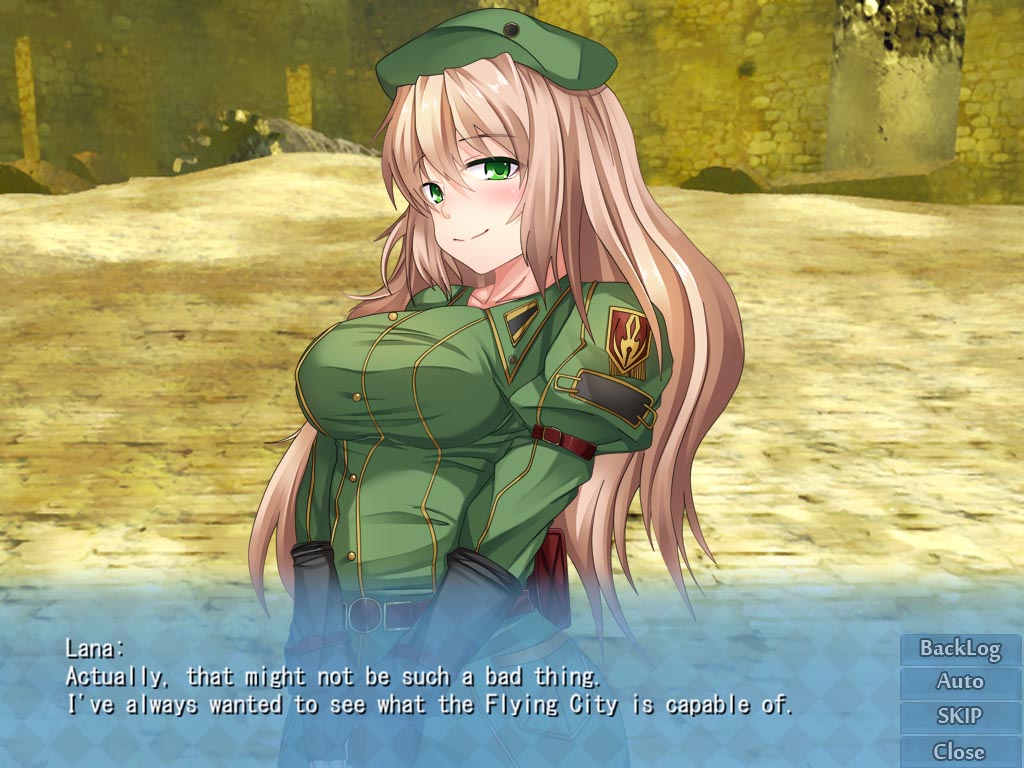Close the dialogue text window
The width and height of the screenshot is (1024, 768).
pyautogui.click(x=960, y=751)
